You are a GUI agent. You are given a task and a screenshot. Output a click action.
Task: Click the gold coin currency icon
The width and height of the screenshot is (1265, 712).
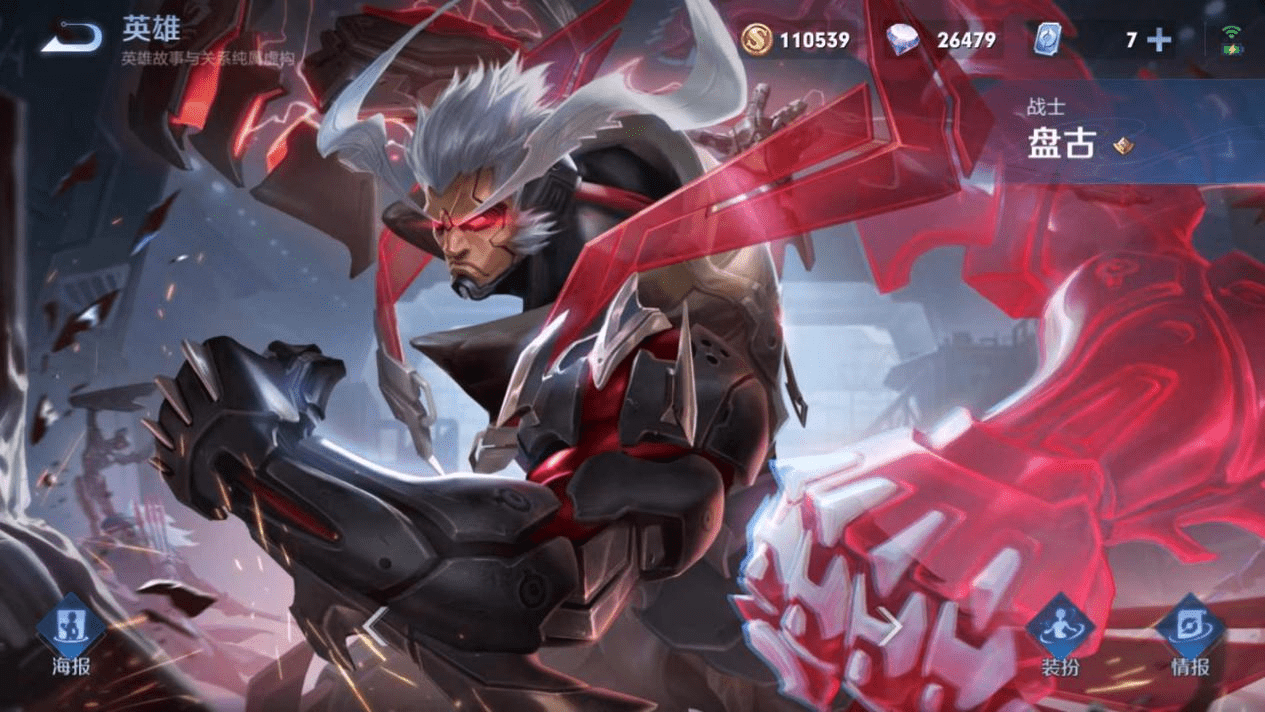point(757,40)
